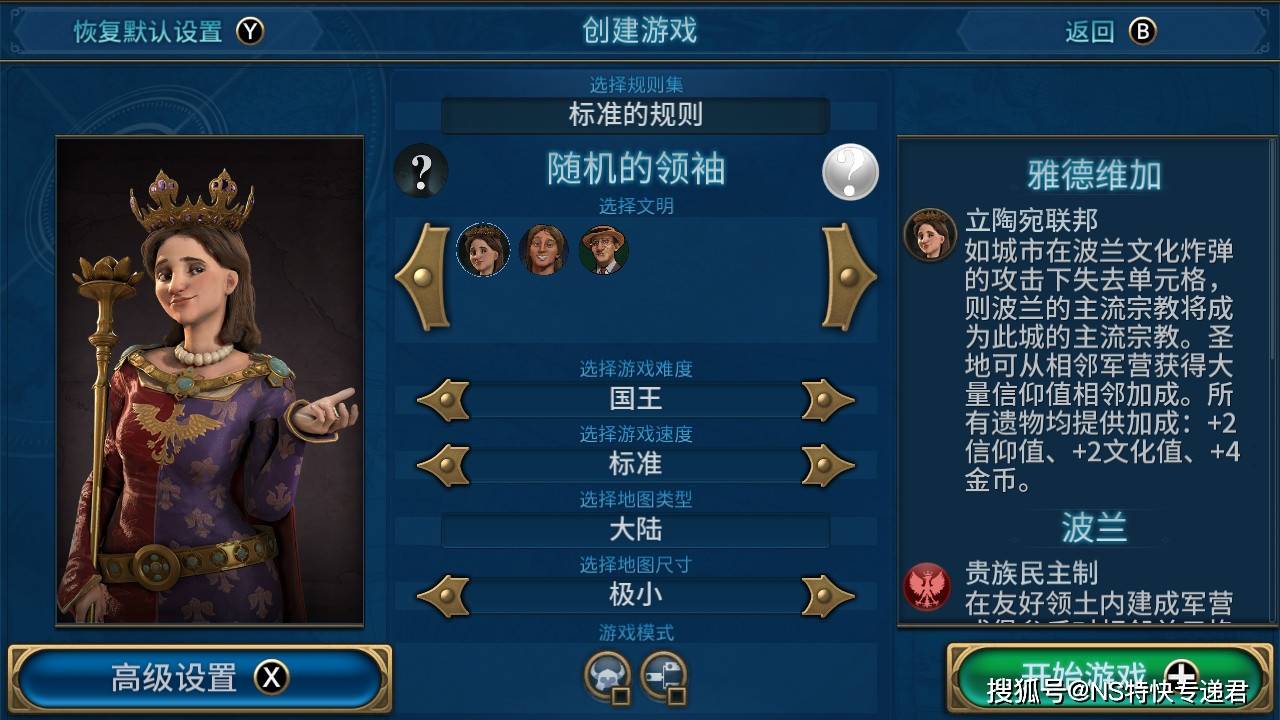Toggle the tech tree shuffle game mode

(663, 676)
